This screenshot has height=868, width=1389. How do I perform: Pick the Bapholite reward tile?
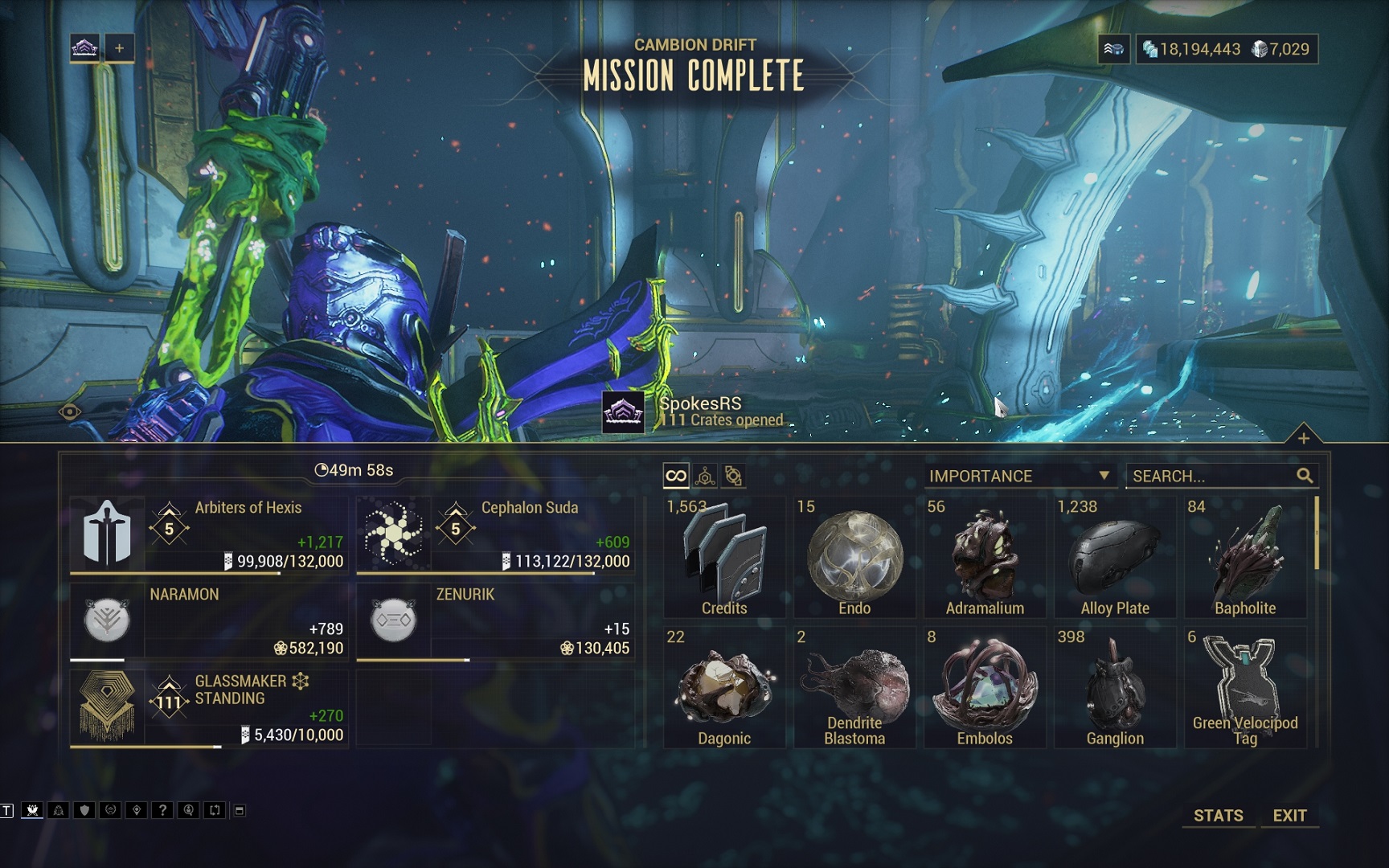tap(1245, 557)
